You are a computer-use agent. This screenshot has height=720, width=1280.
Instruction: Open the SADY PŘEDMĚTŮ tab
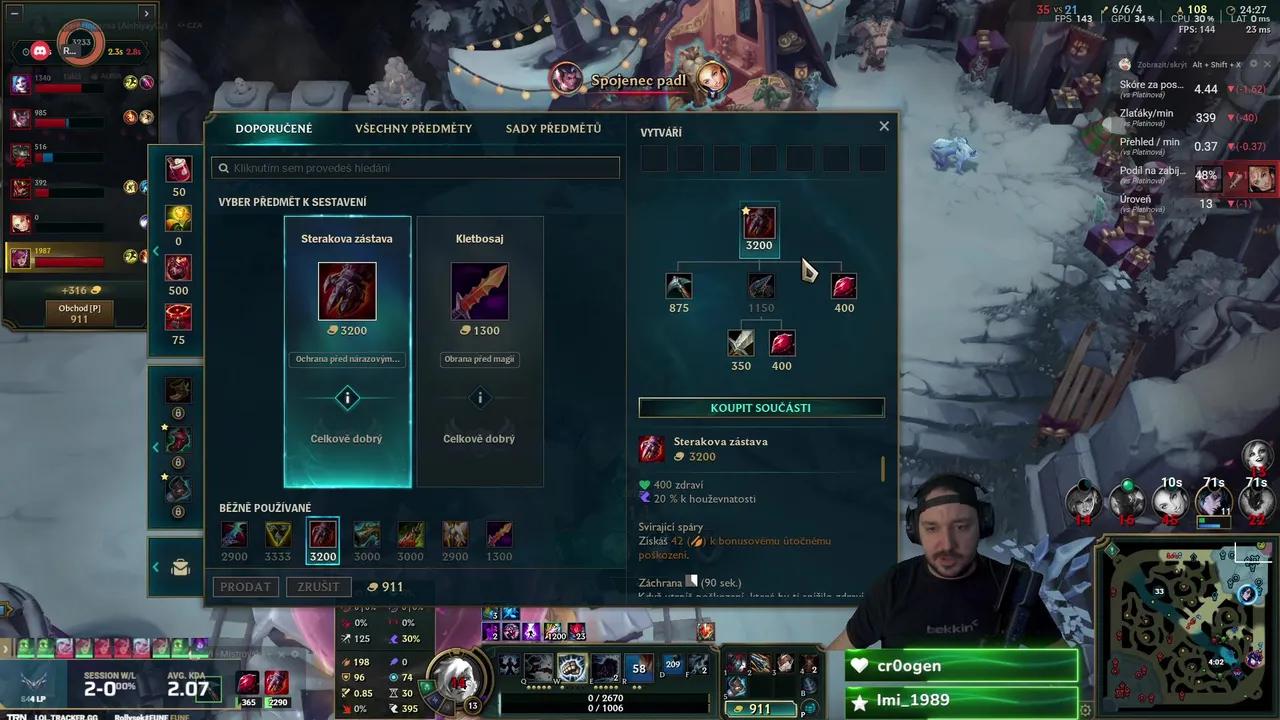(552, 128)
